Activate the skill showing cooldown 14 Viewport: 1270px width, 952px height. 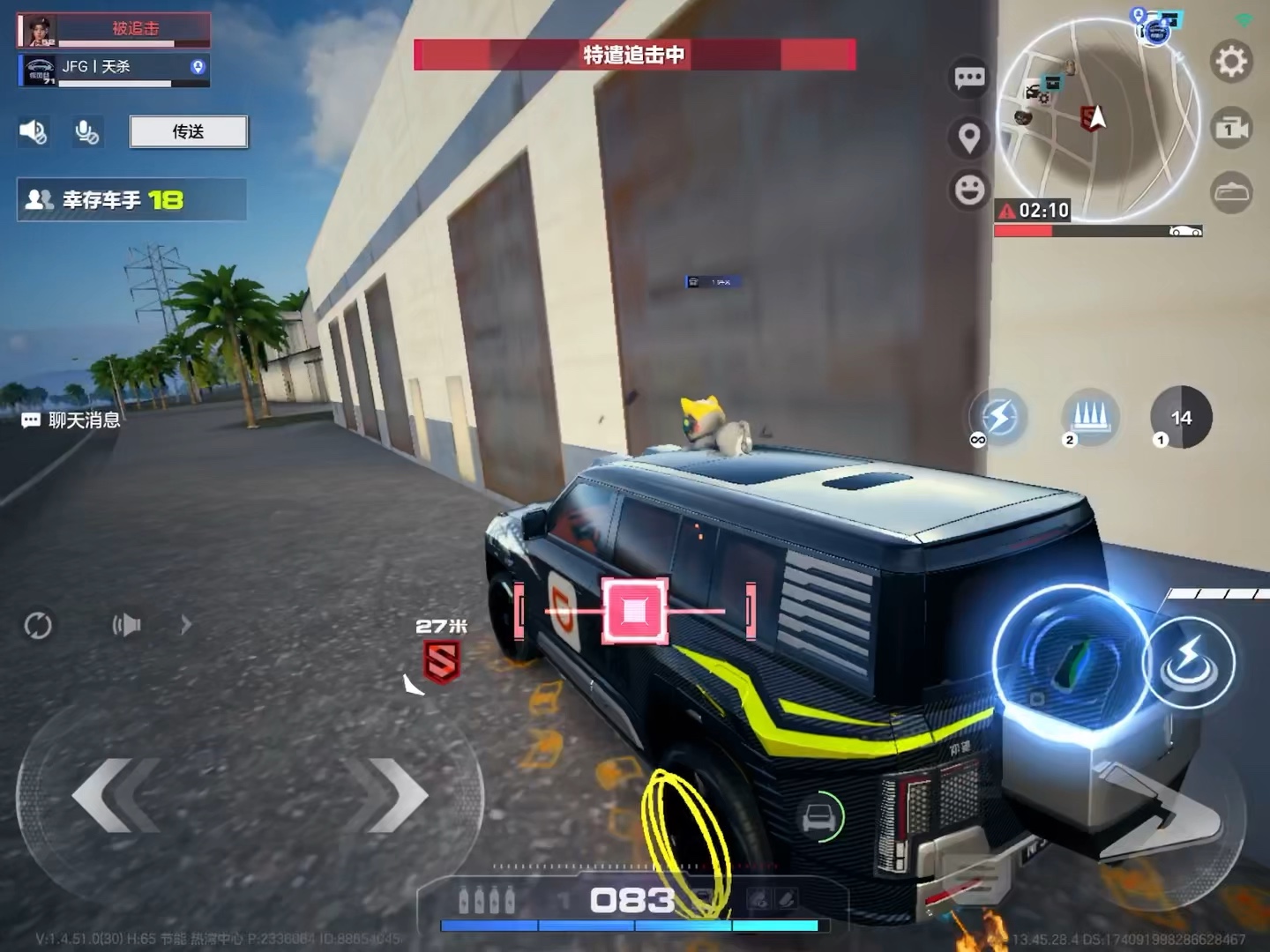[x=1181, y=417]
